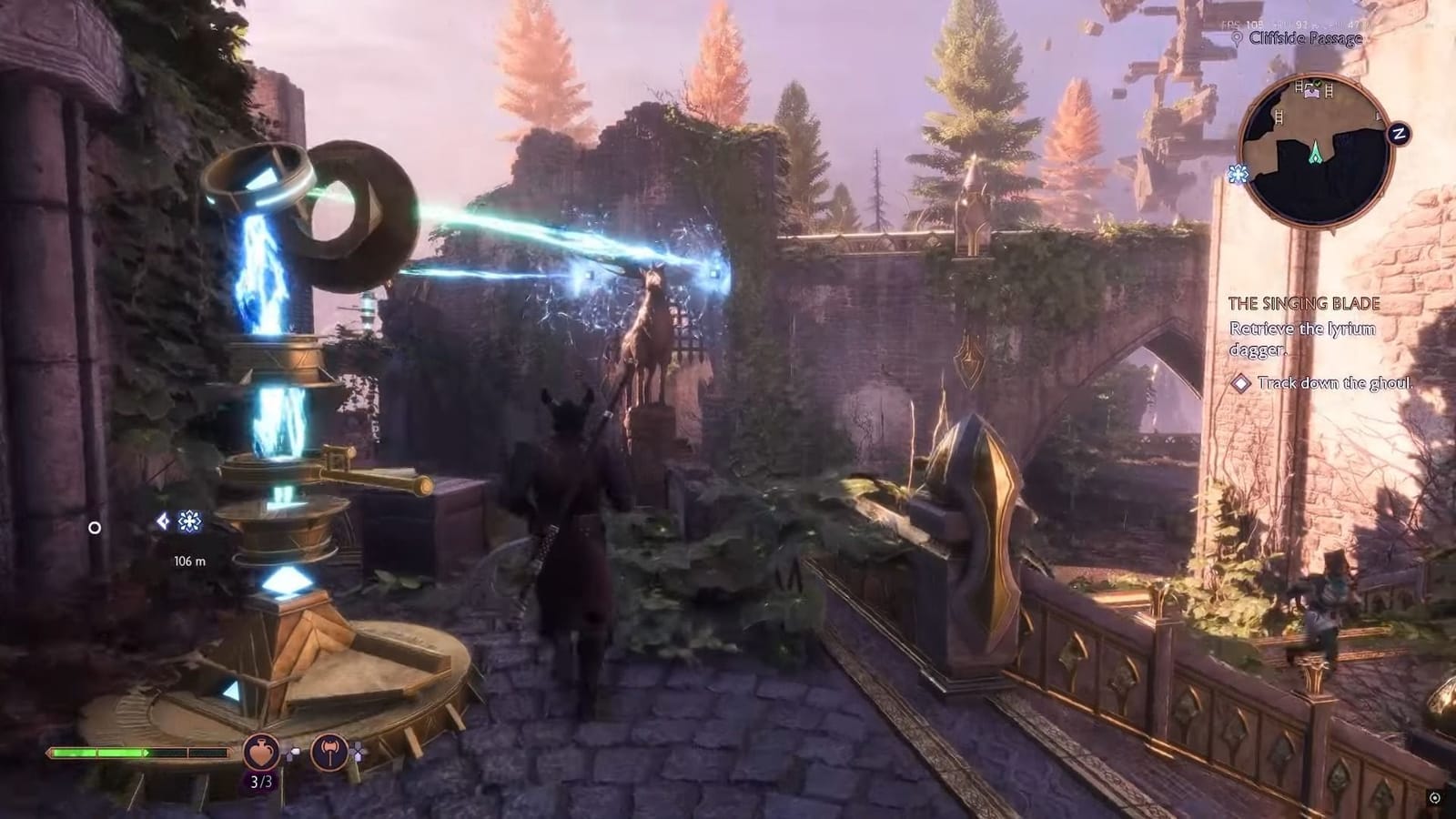Click the d-pad prompt next to the axe ability
This screenshot has width=1456, height=819.
[x=357, y=751]
